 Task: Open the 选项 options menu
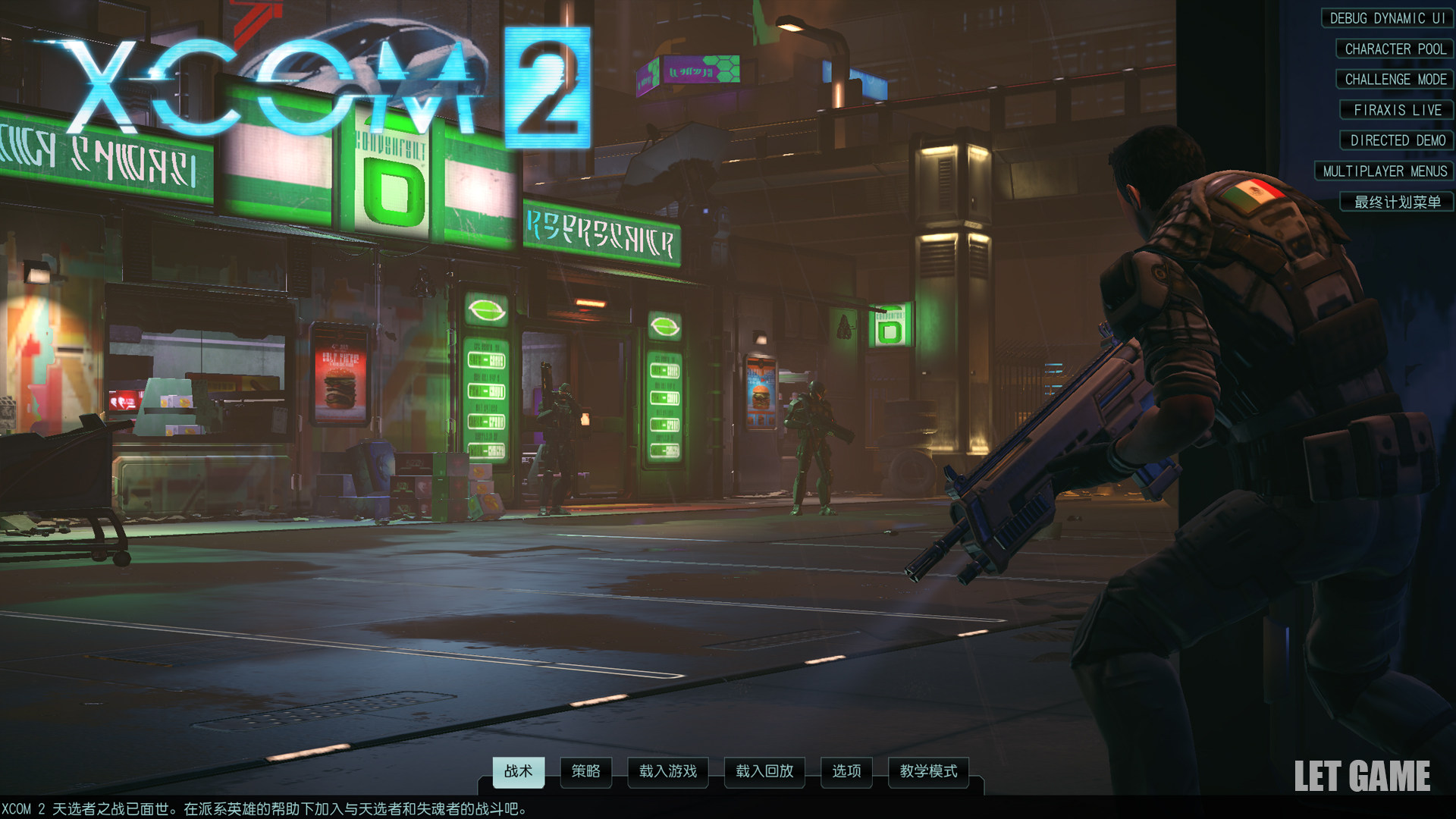[846, 772]
